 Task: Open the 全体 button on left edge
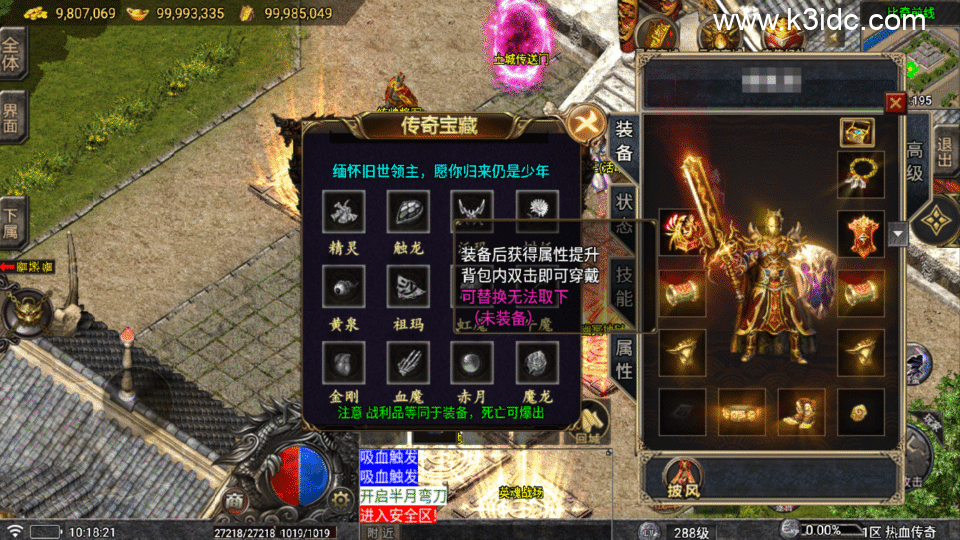[12, 53]
